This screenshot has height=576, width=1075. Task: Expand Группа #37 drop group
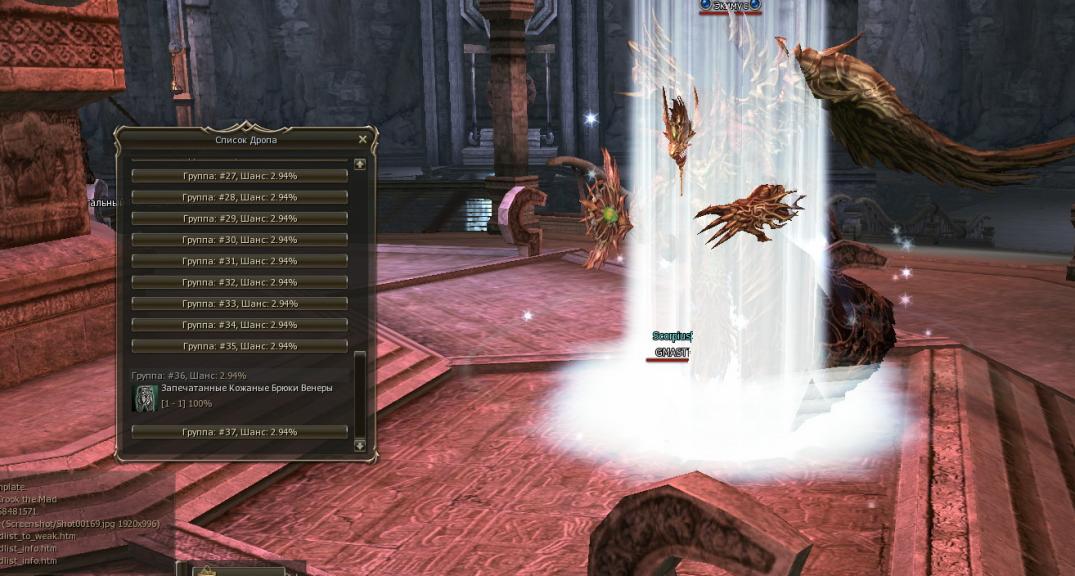[240, 432]
